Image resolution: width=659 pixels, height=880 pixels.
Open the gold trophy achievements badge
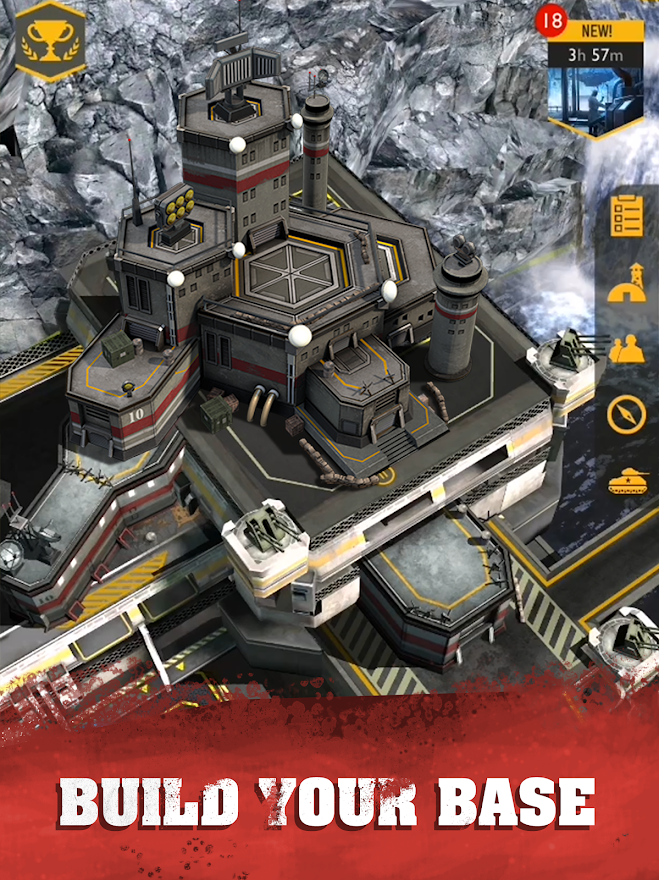coord(50,40)
